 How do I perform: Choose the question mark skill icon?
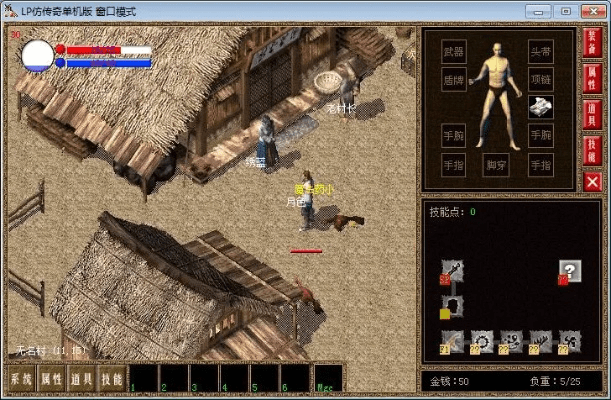pyautogui.click(x=570, y=270)
